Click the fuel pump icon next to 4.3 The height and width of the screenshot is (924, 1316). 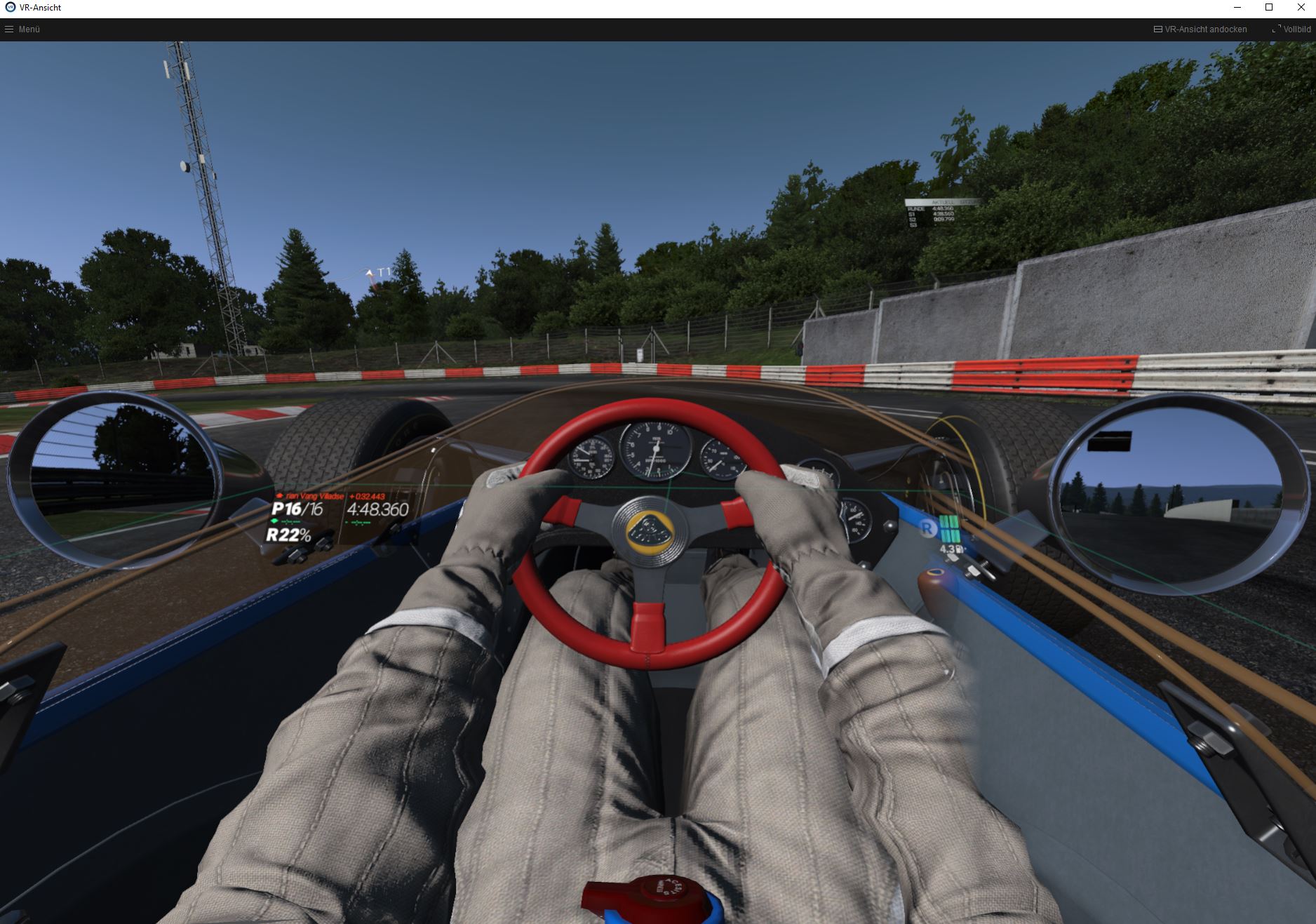click(x=960, y=549)
